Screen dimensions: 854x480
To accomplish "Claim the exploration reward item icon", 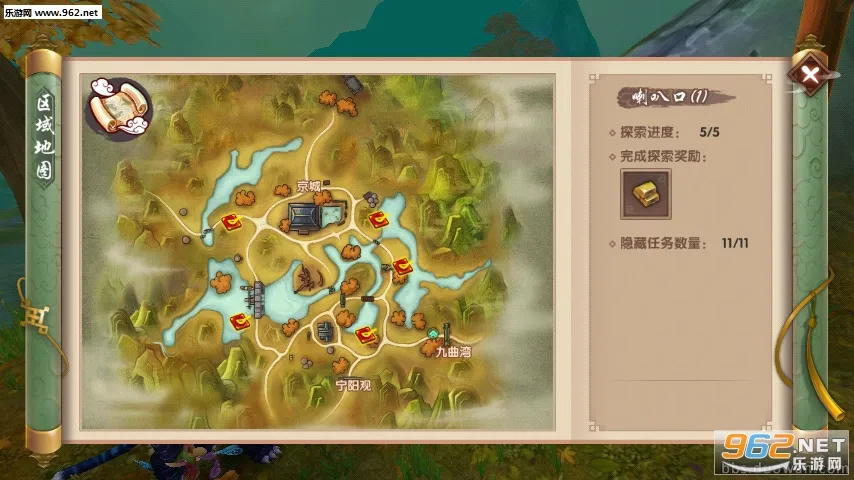I will (x=645, y=193).
